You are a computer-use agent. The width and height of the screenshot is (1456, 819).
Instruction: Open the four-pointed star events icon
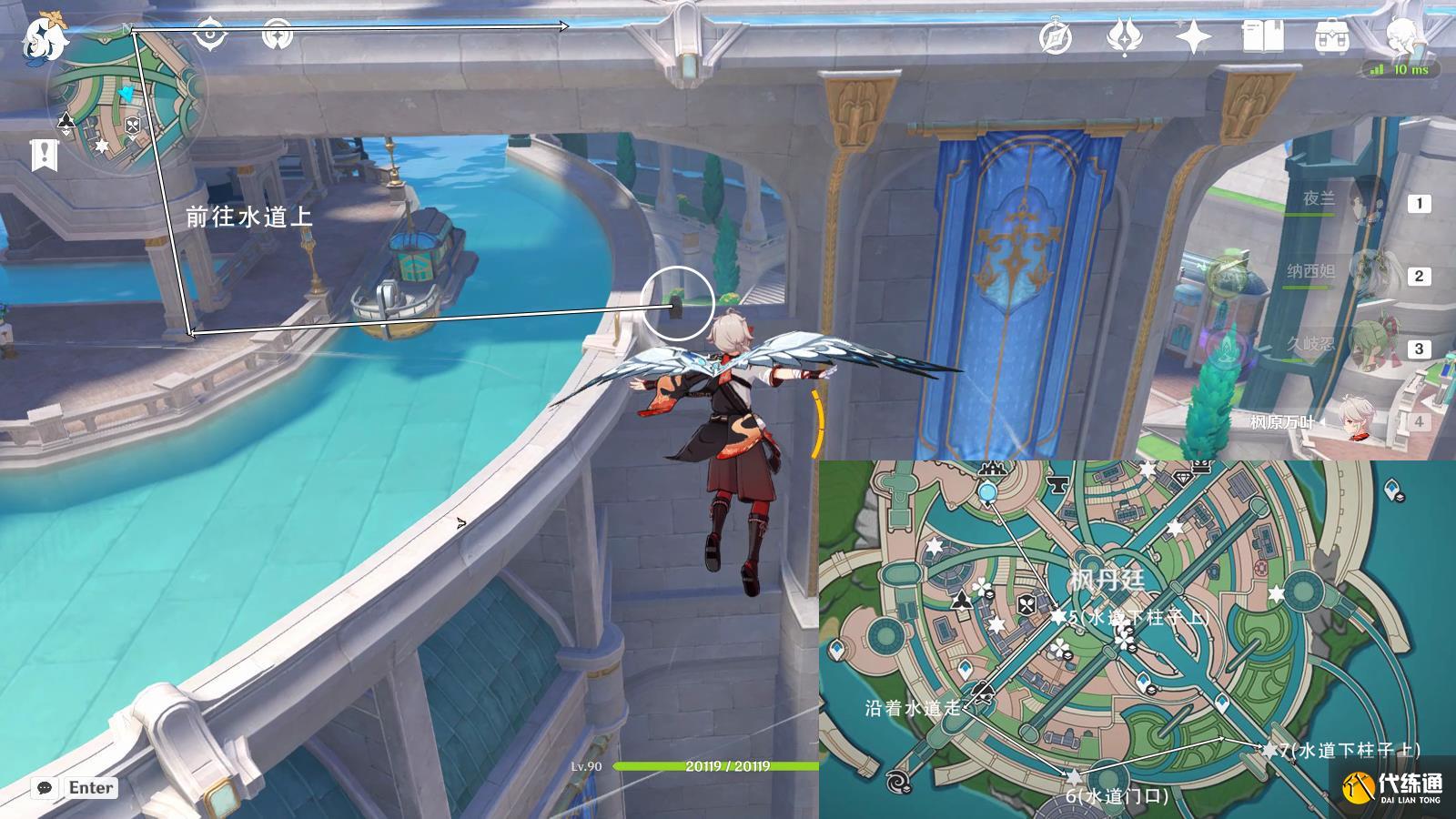(x=1193, y=37)
